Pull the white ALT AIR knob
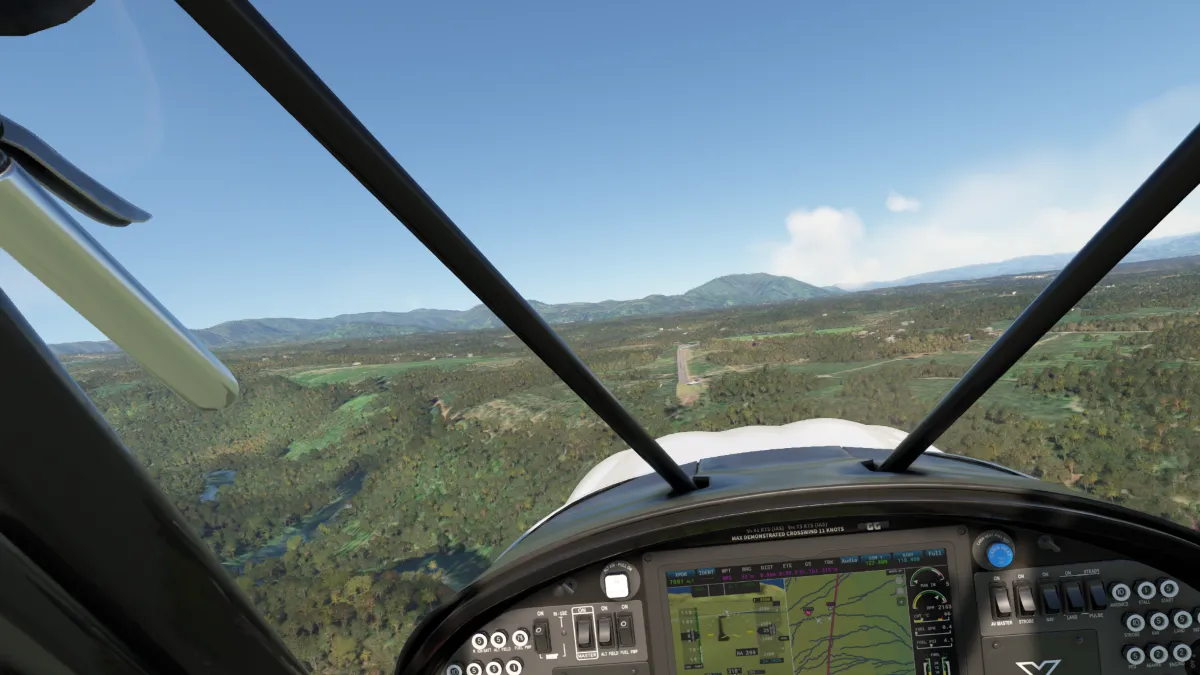The image size is (1200, 675). pos(617,585)
